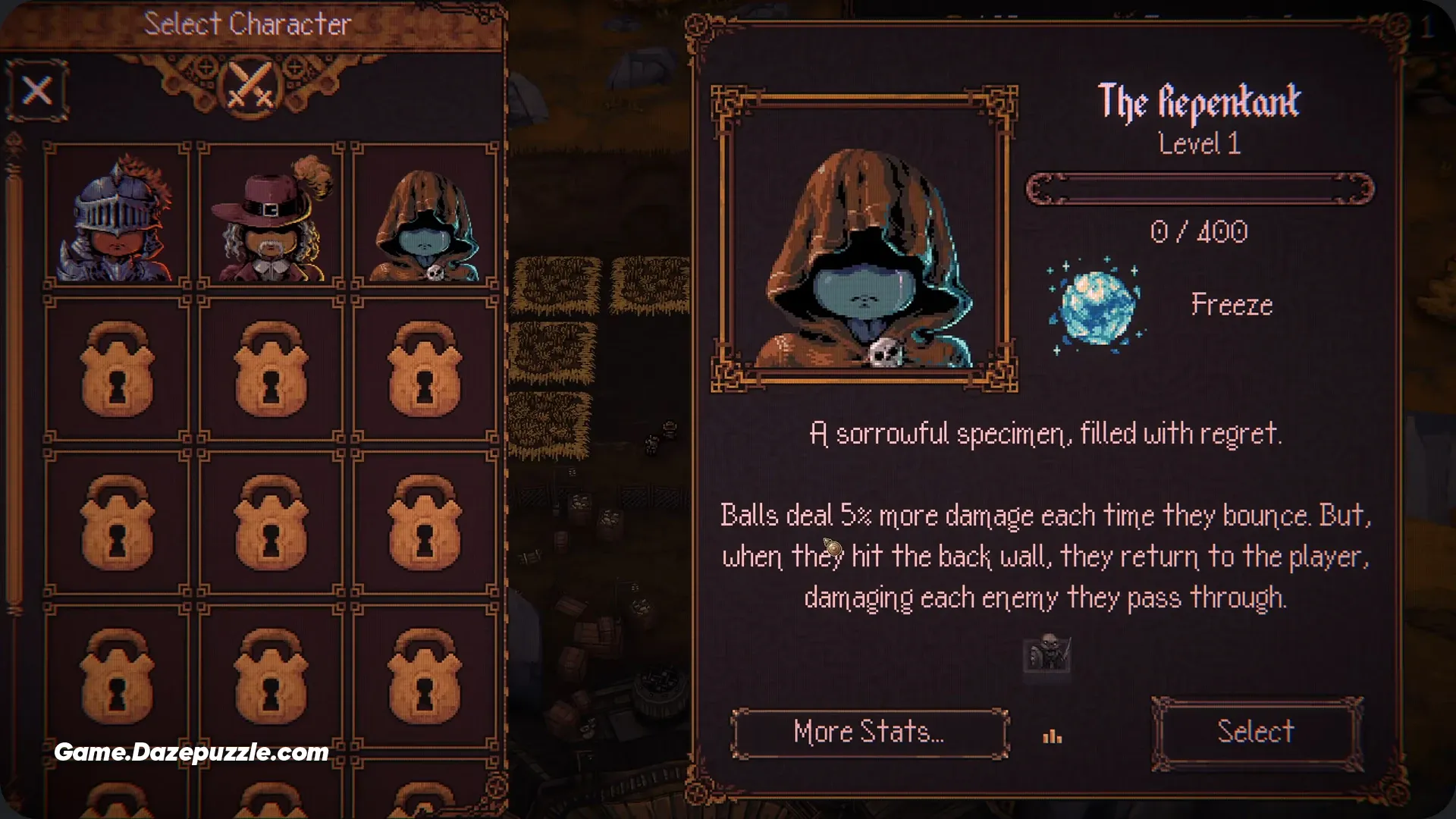Screen dimensions: 1456x819
Task: Open the More Stats panel
Action: tap(869, 733)
